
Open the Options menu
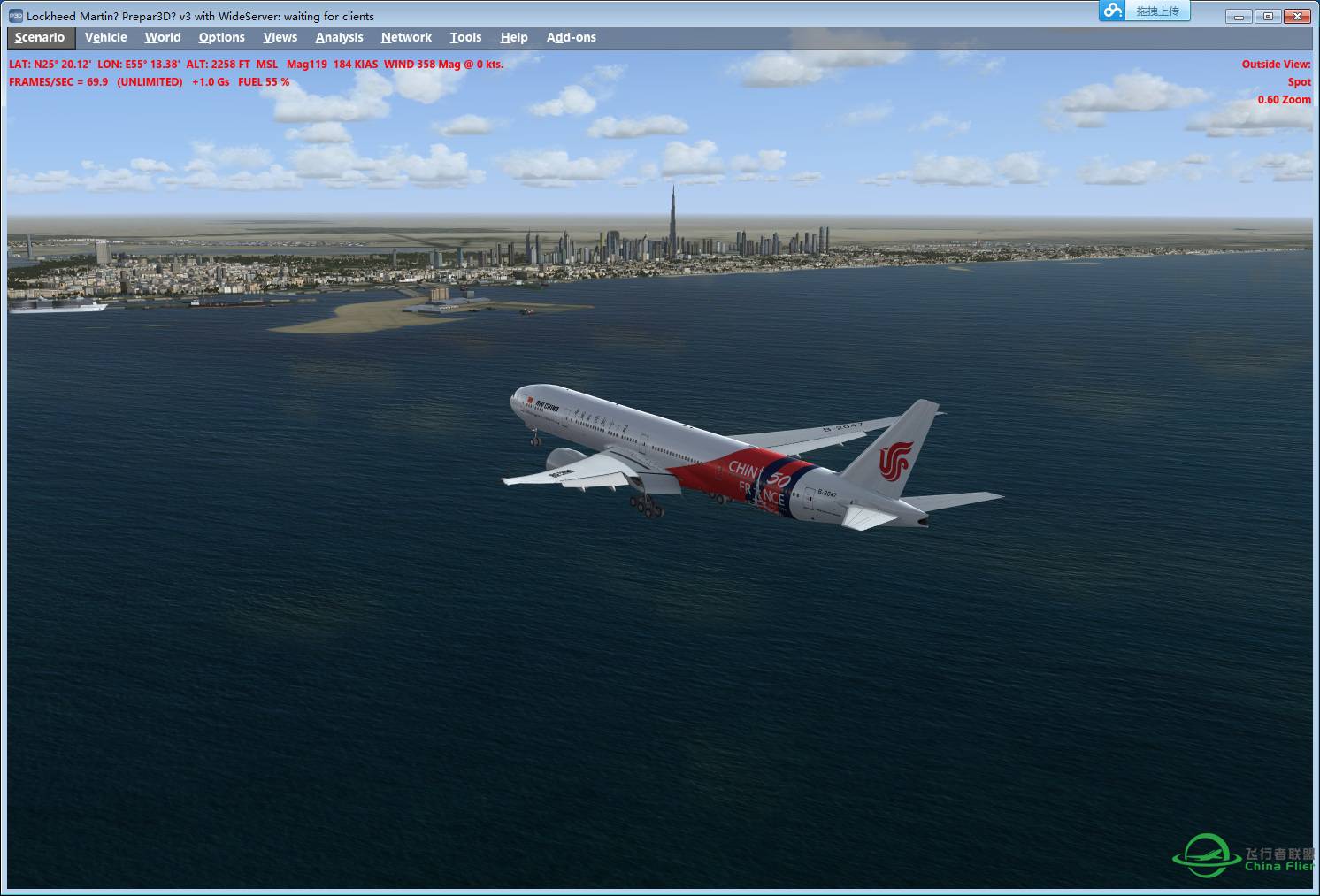point(221,37)
